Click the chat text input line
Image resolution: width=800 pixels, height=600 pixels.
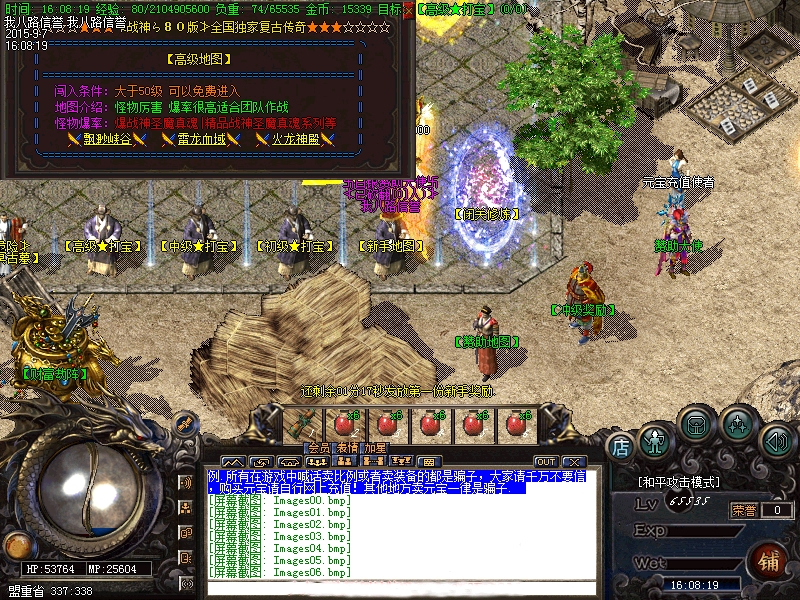pos(400,589)
